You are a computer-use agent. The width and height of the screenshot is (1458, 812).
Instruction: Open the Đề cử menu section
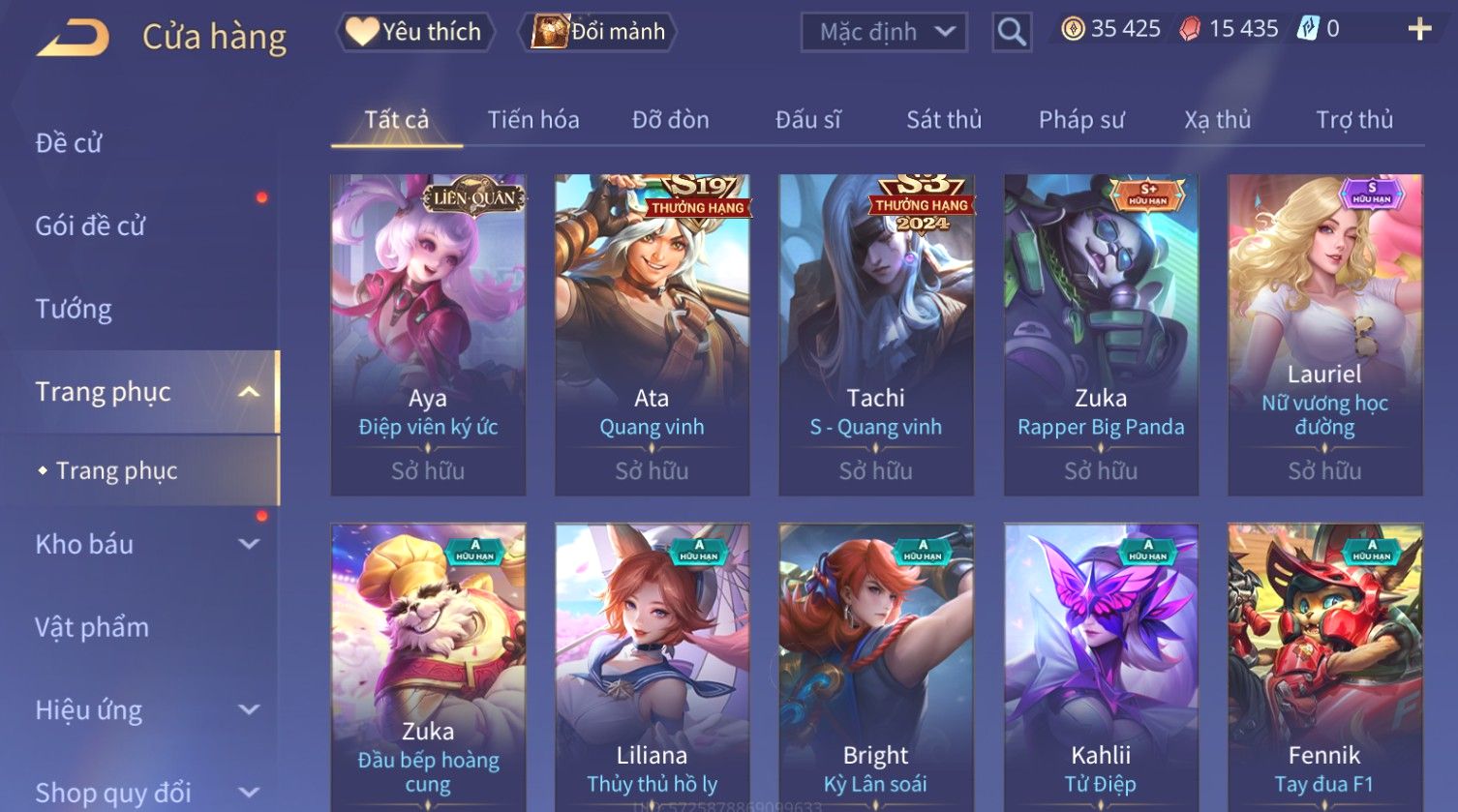tap(69, 143)
